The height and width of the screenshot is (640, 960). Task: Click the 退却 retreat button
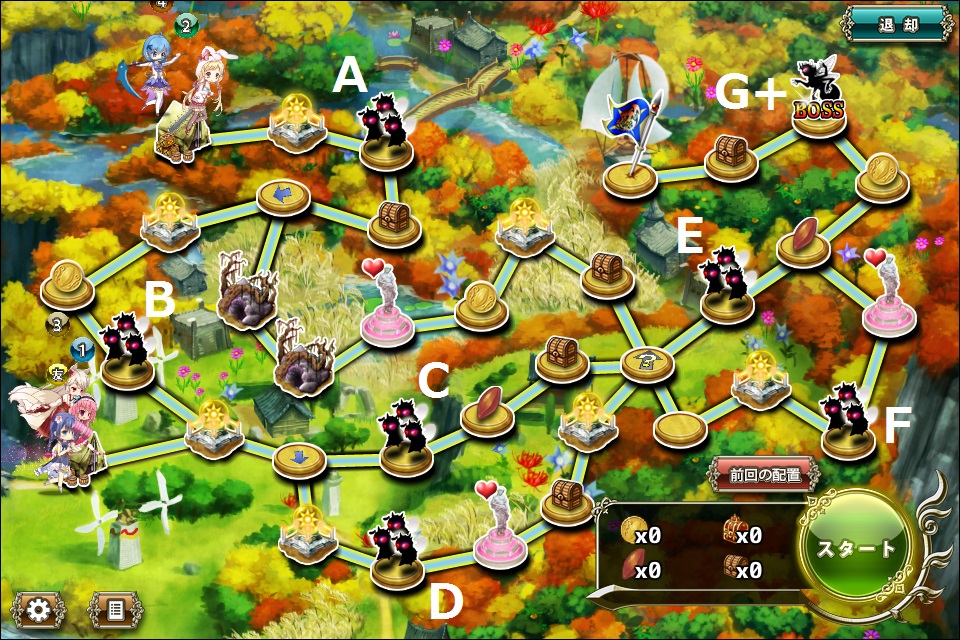tap(897, 24)
